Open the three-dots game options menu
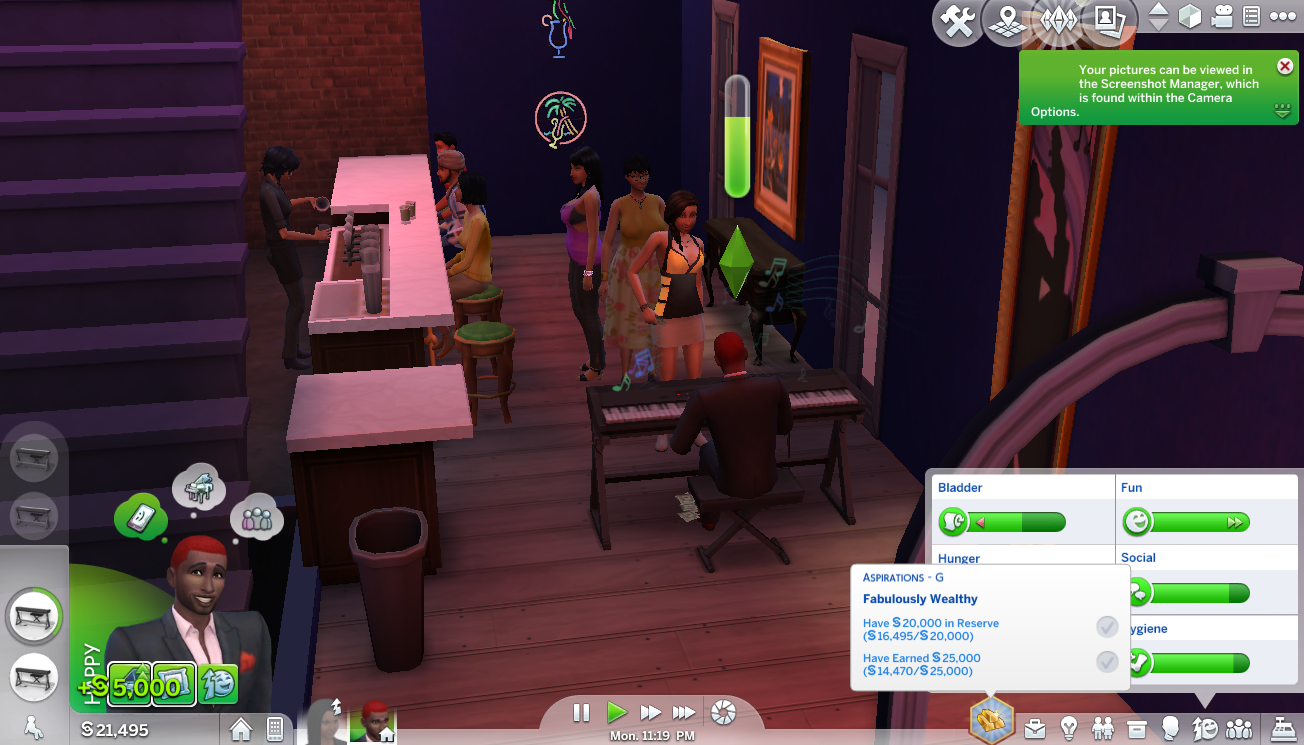Image resolution: width=1304 pixels, height=745 pixels. (x=1282, y=17)
